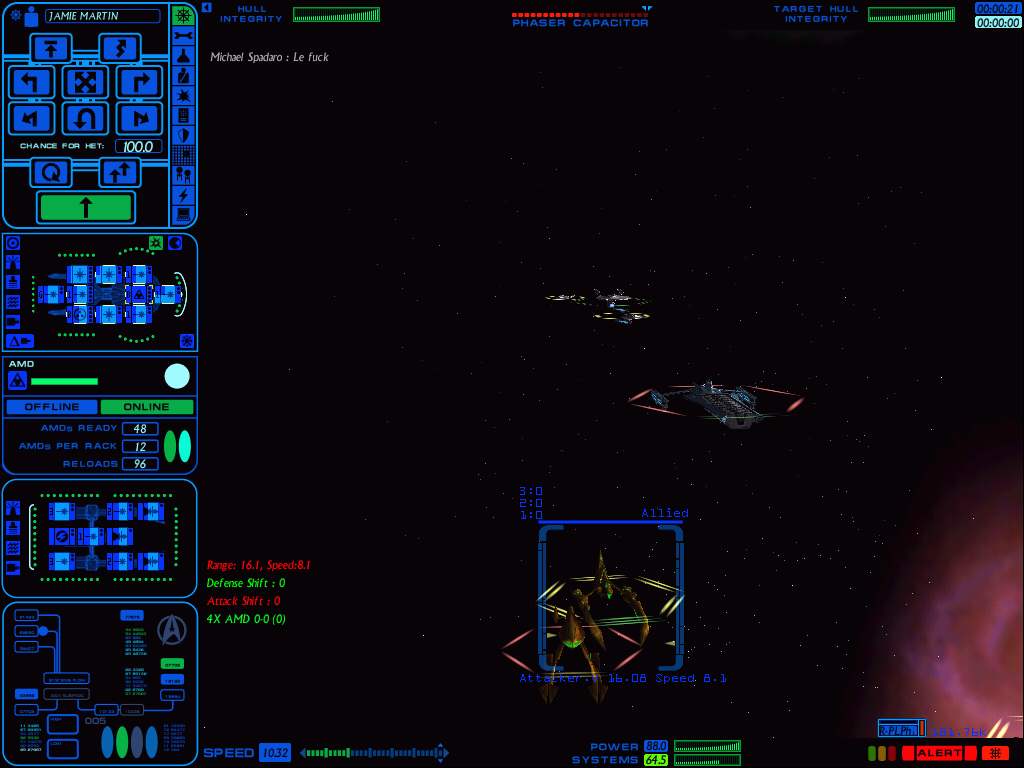Activate the U-turn maneuver button

point(85,119)
